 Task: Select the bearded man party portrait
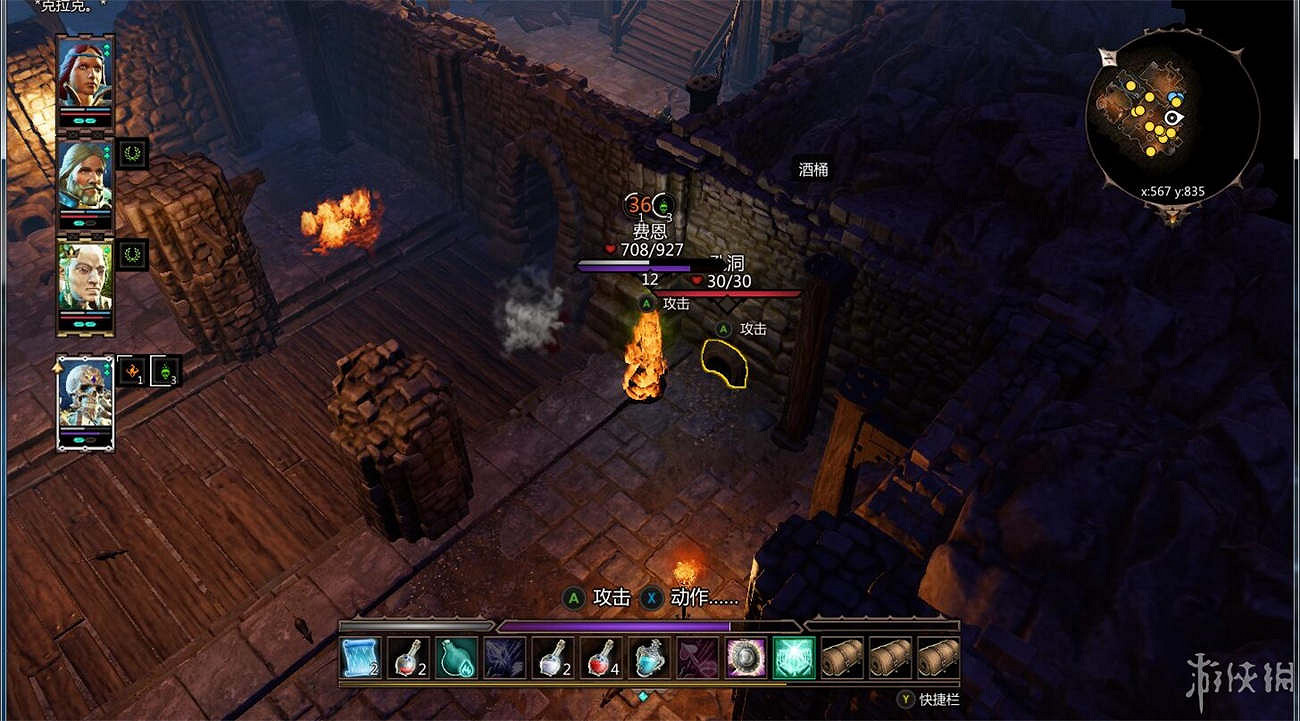[85, 177]
